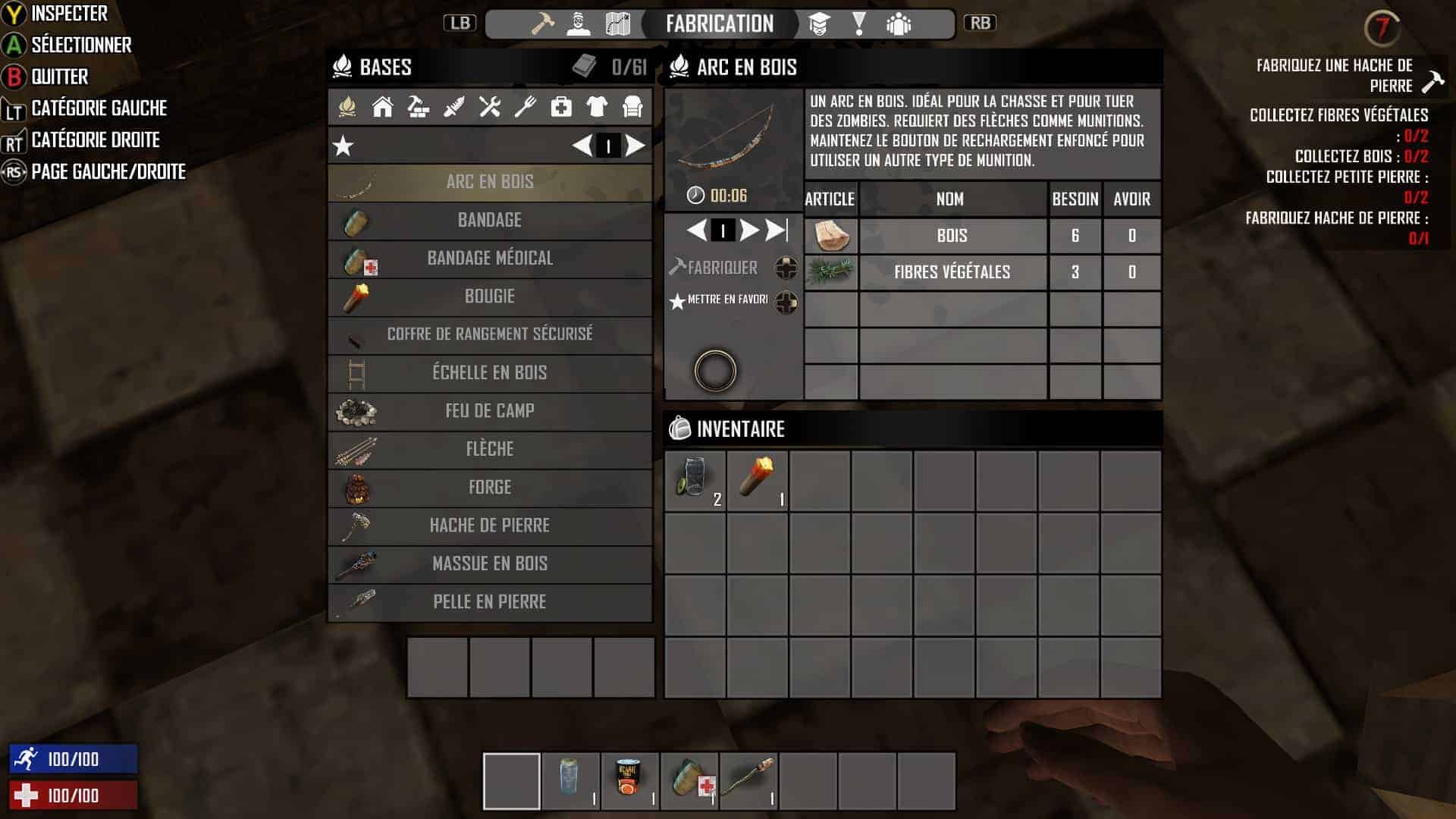Increase craft quantity with right arrow

pos(748,230)
